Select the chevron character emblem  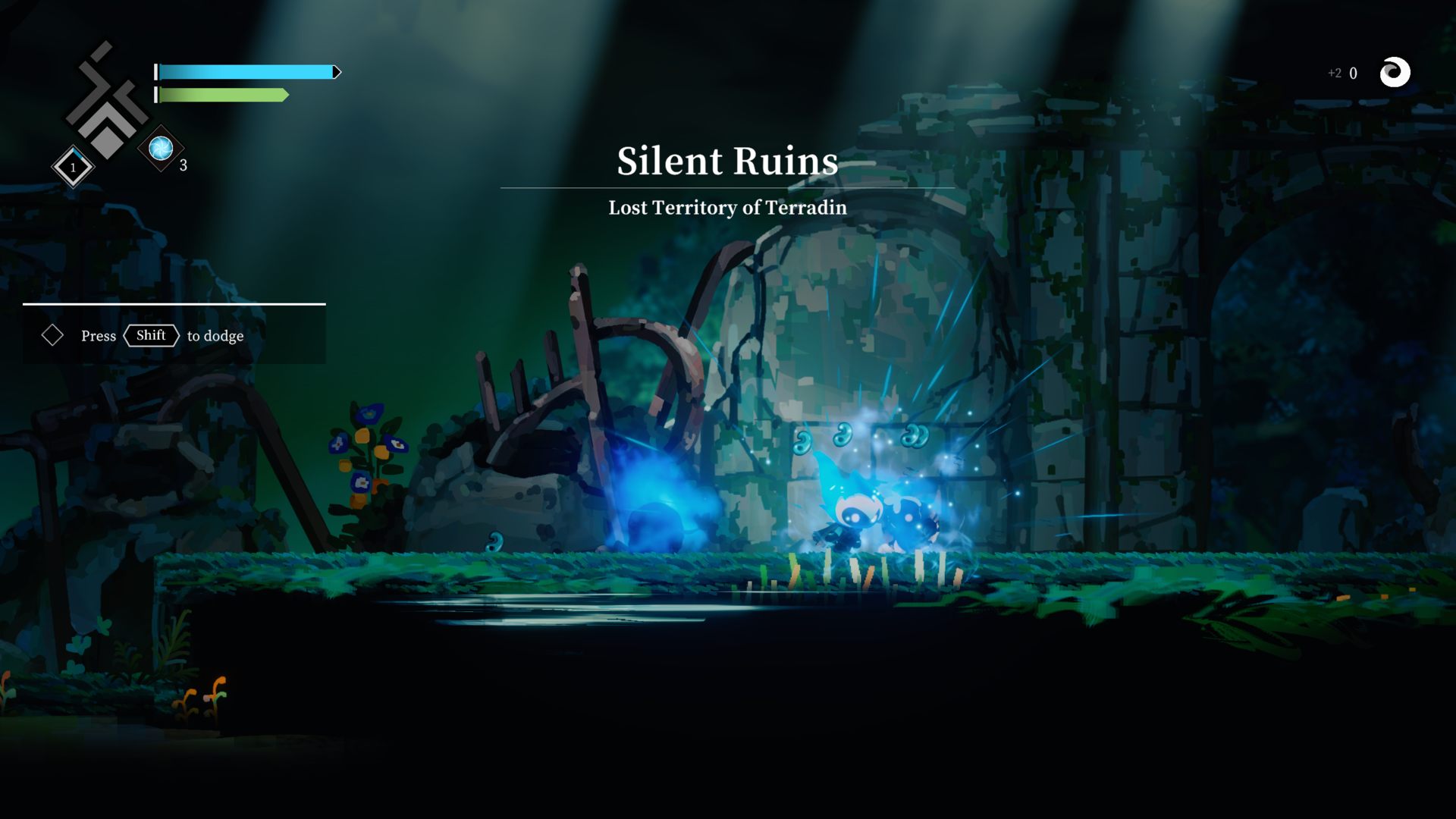coord(106,102)
